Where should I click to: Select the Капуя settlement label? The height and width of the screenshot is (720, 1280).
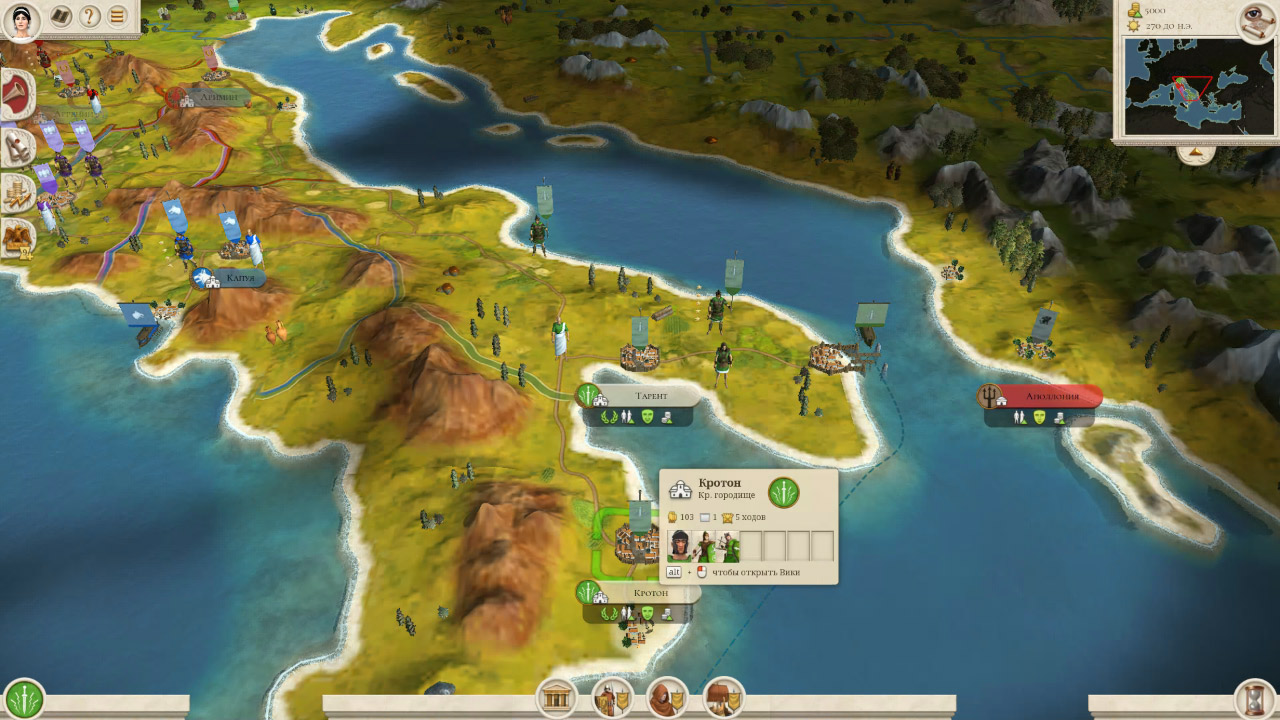238,279
